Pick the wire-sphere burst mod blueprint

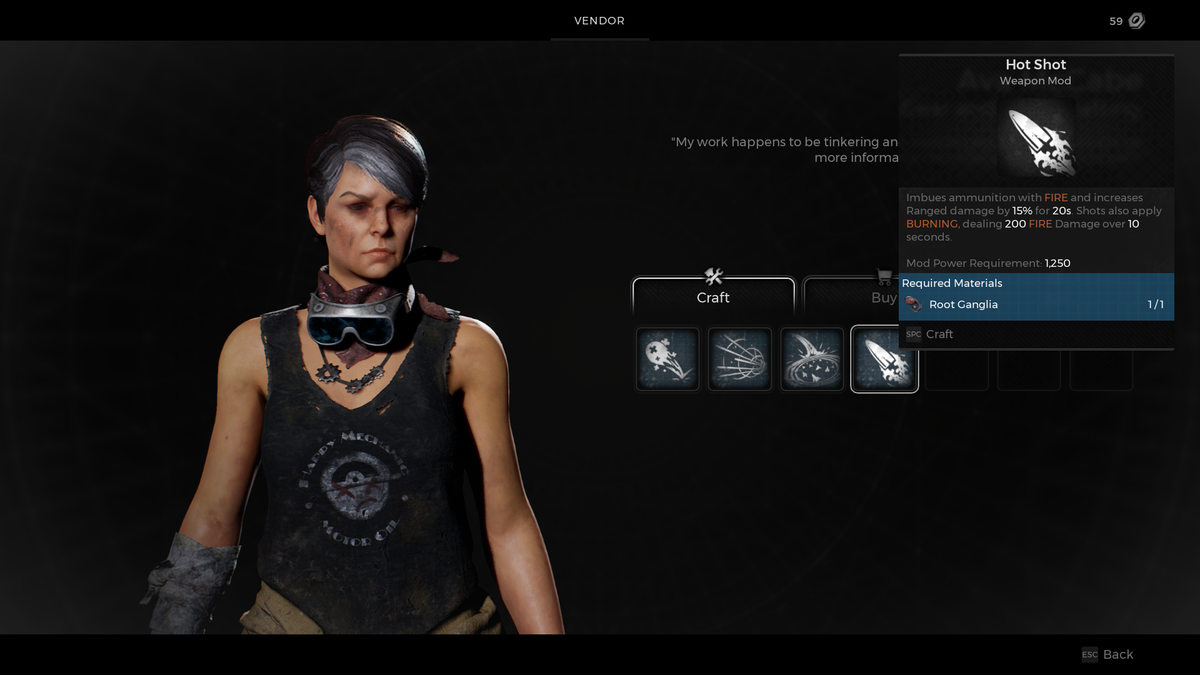click(x=740, y=359)
